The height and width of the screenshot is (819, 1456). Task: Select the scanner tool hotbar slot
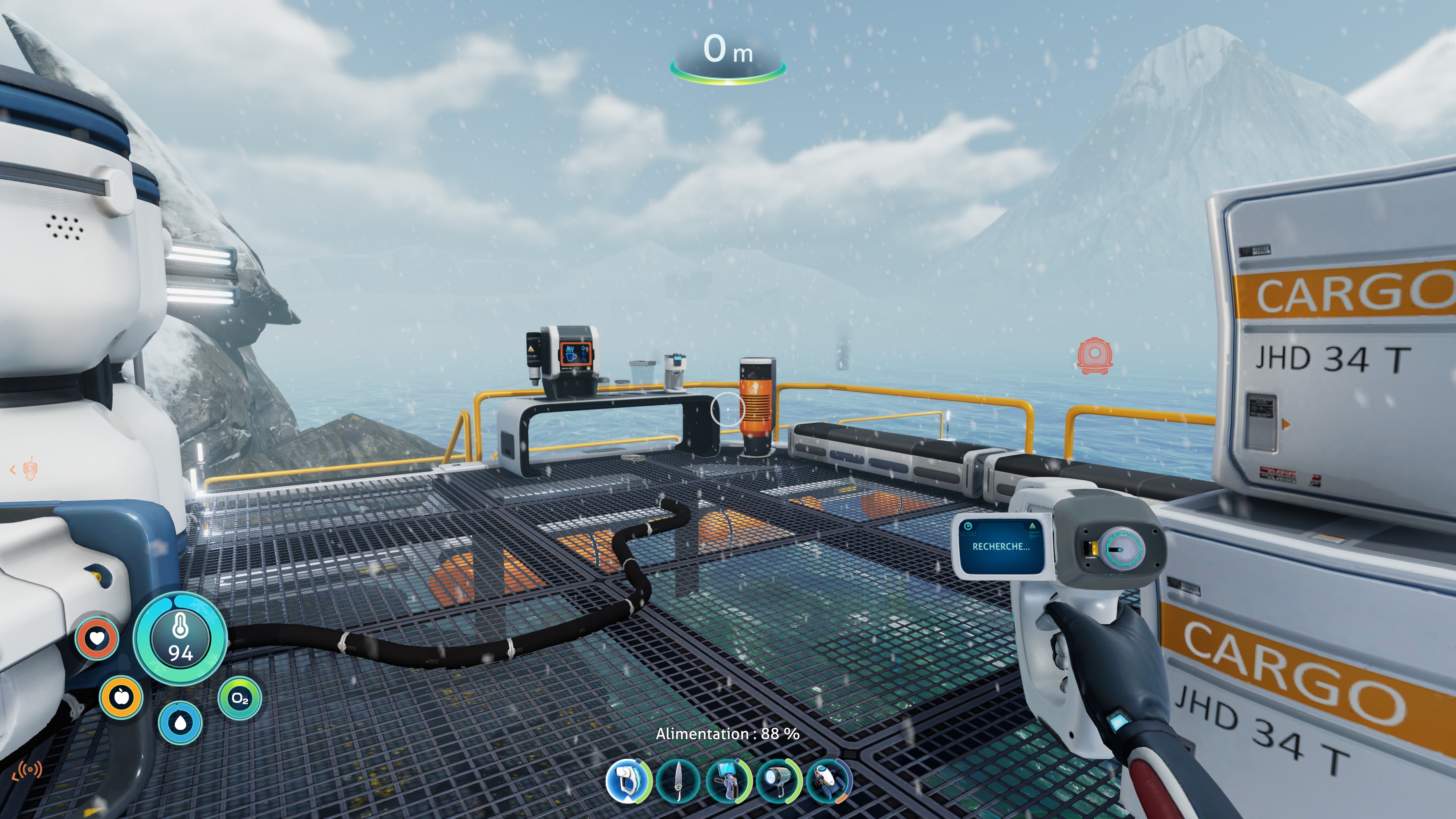coord(628,781)
